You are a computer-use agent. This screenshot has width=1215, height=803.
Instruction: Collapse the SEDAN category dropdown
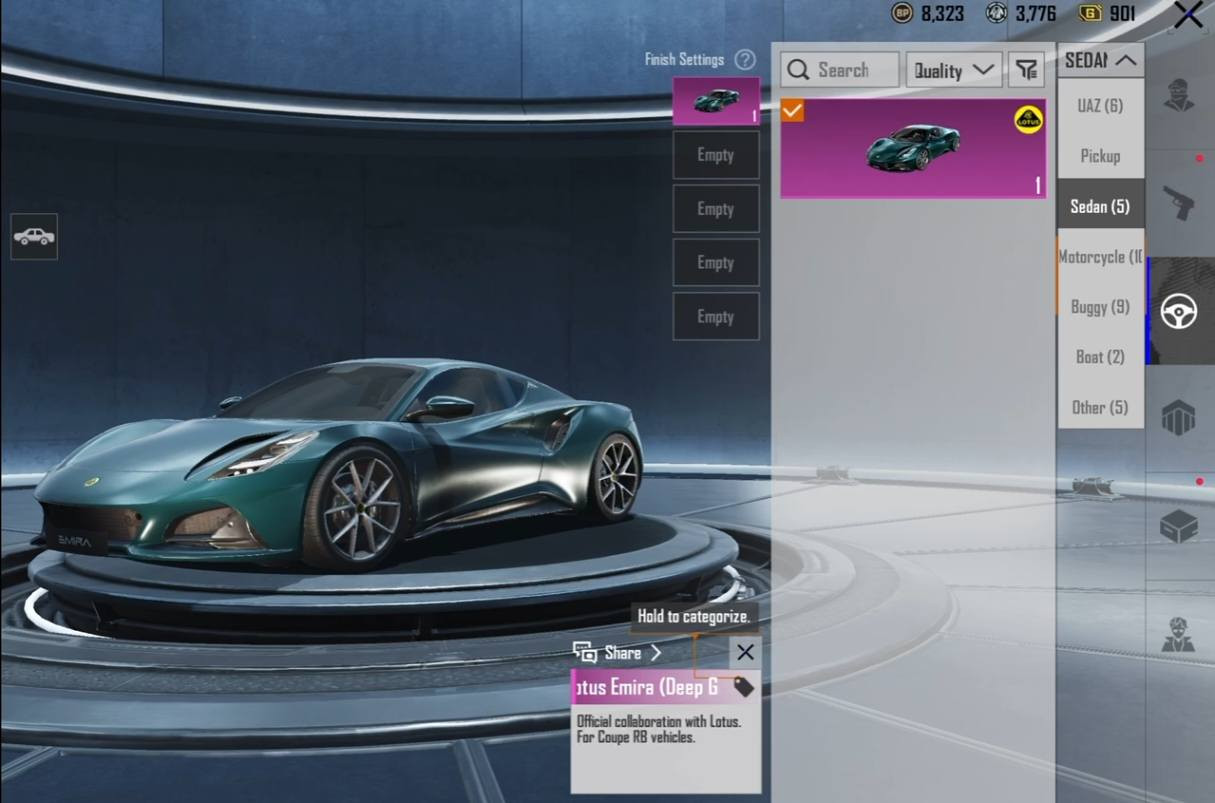[x=1100, y=61]
